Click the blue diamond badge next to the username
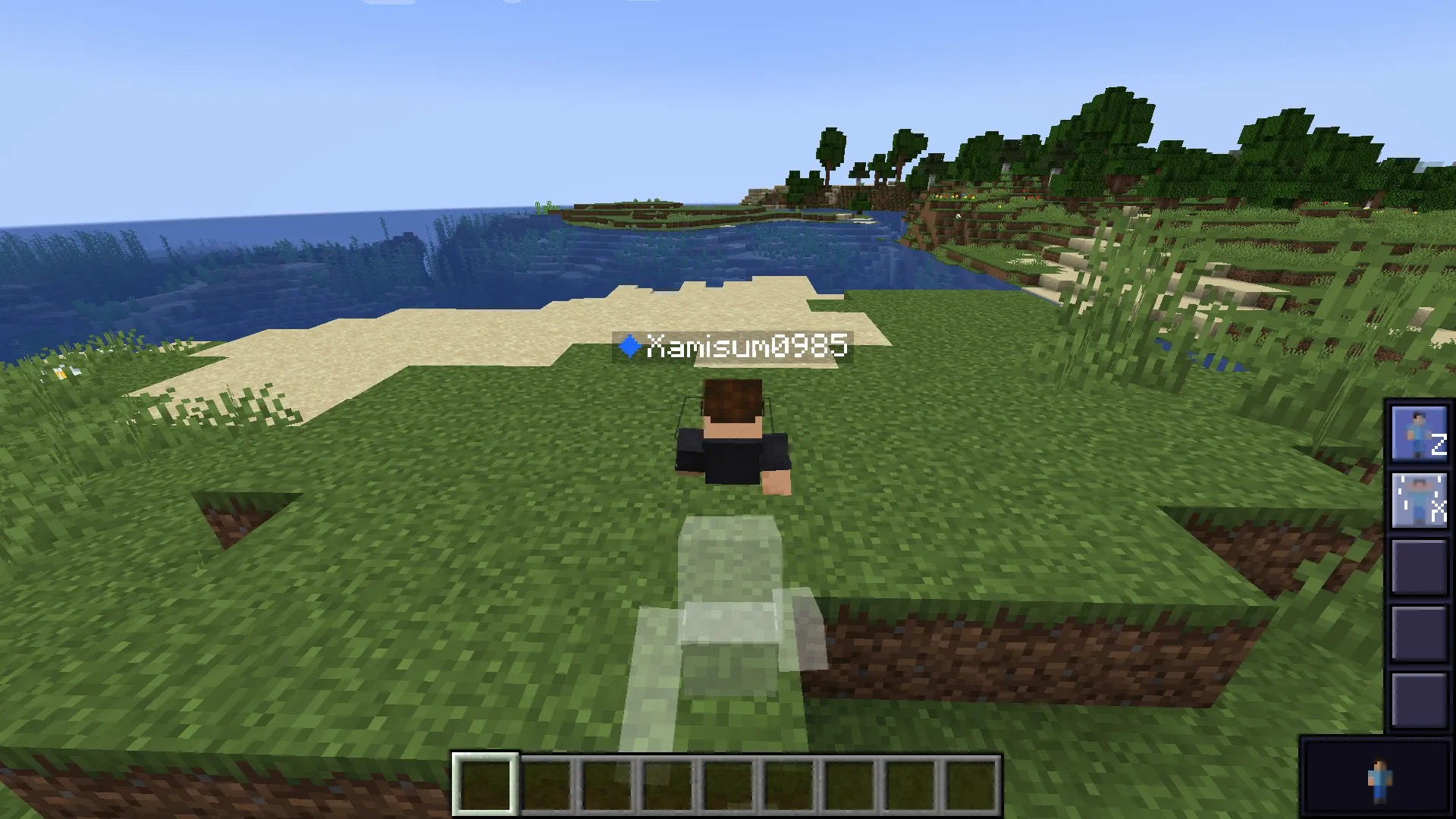Image resolution: width=1456 pixels, height=819 pixels. click(x=630, y=346)
